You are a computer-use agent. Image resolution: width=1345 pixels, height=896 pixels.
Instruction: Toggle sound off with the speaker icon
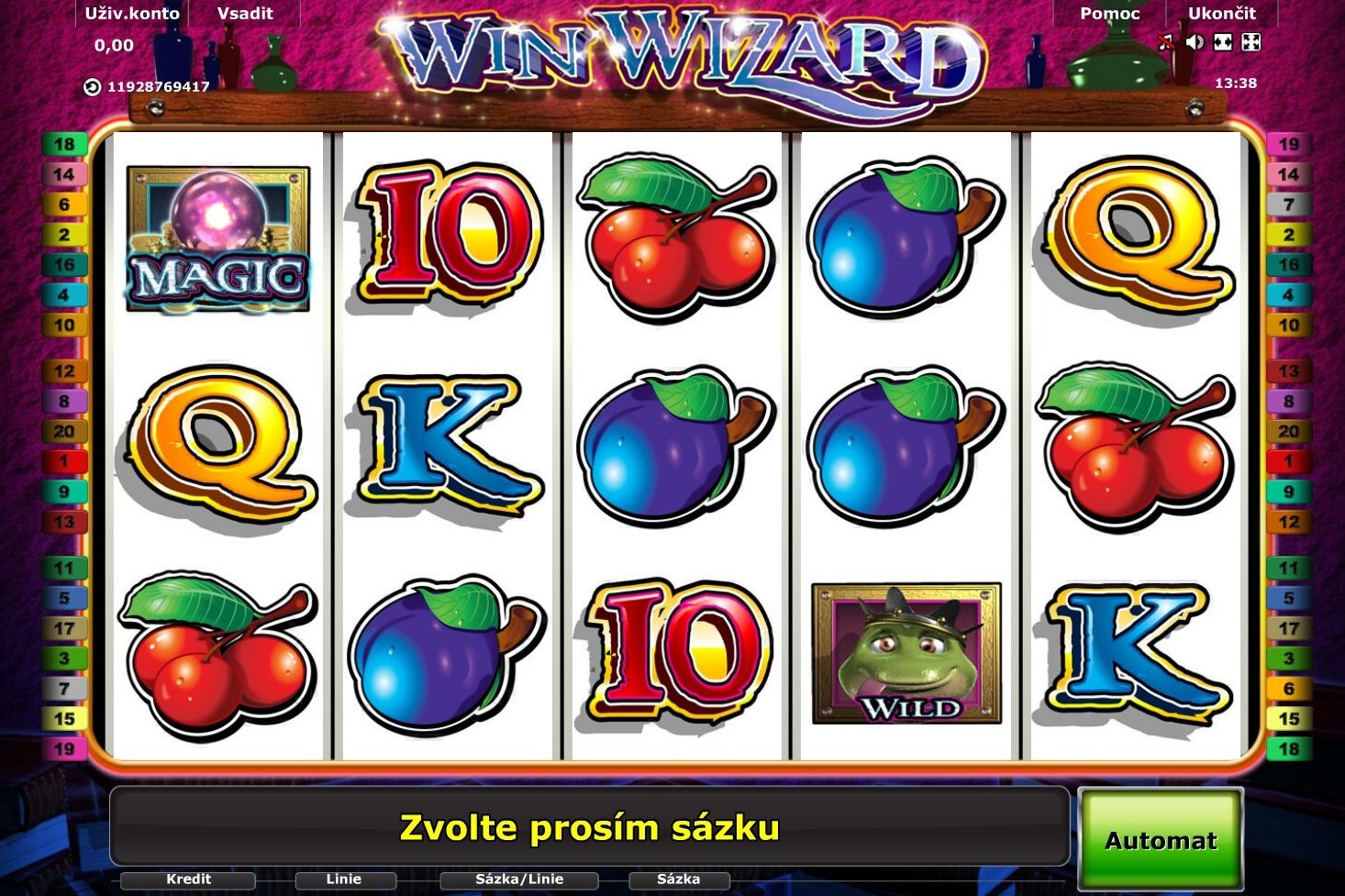point(1194,41)
